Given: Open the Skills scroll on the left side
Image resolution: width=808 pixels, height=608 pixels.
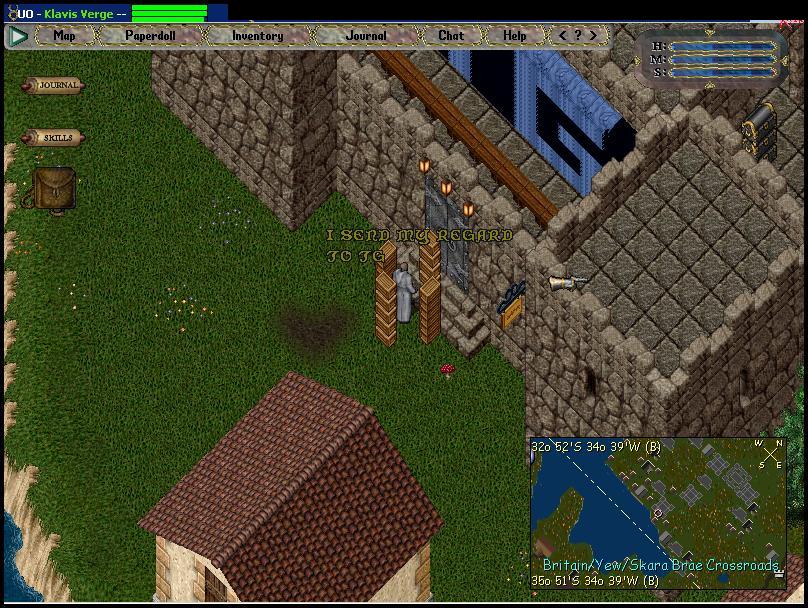Looking at the screenshot, I should (x=54, y=138).
